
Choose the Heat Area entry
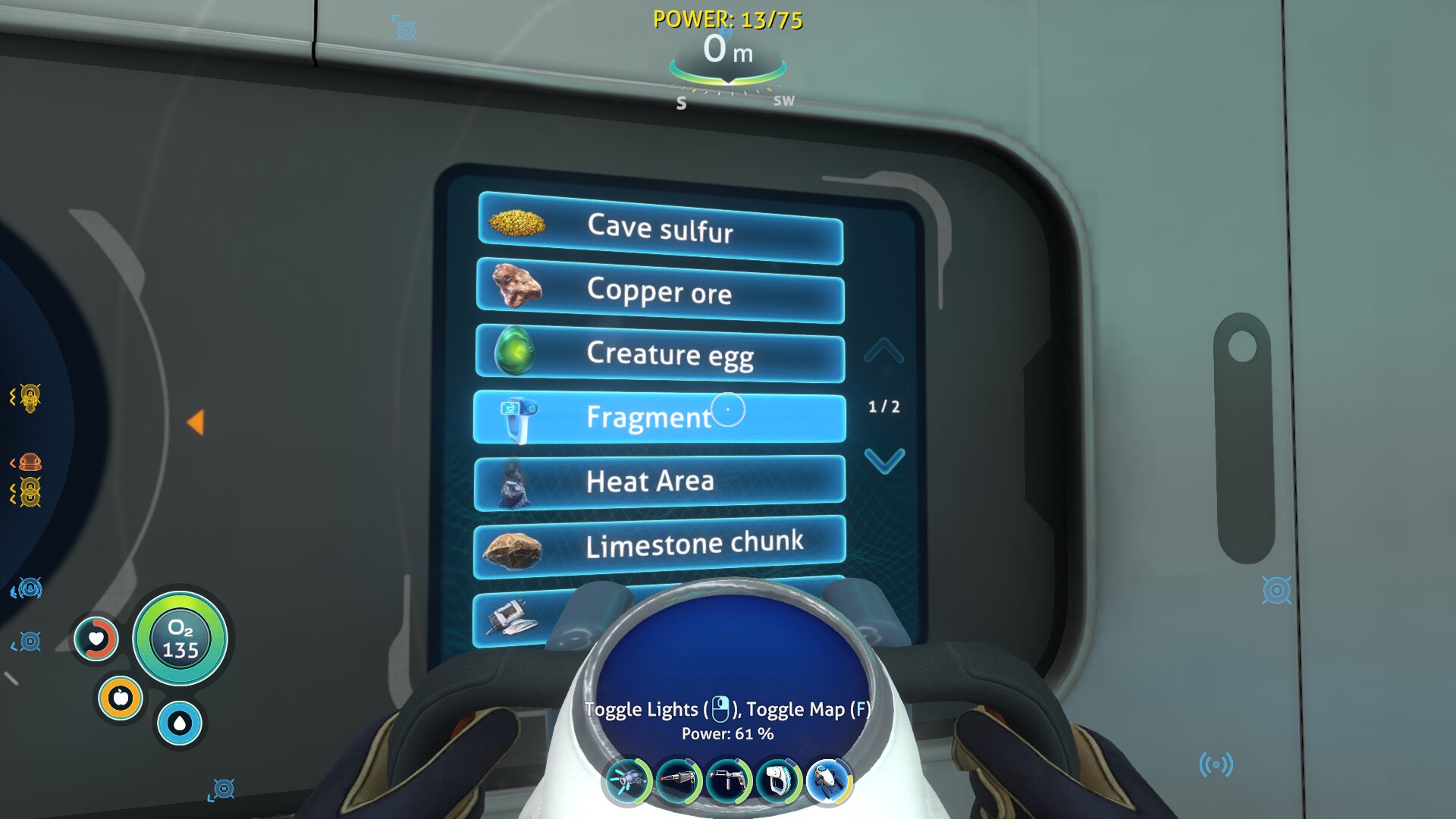click(658, 482)
